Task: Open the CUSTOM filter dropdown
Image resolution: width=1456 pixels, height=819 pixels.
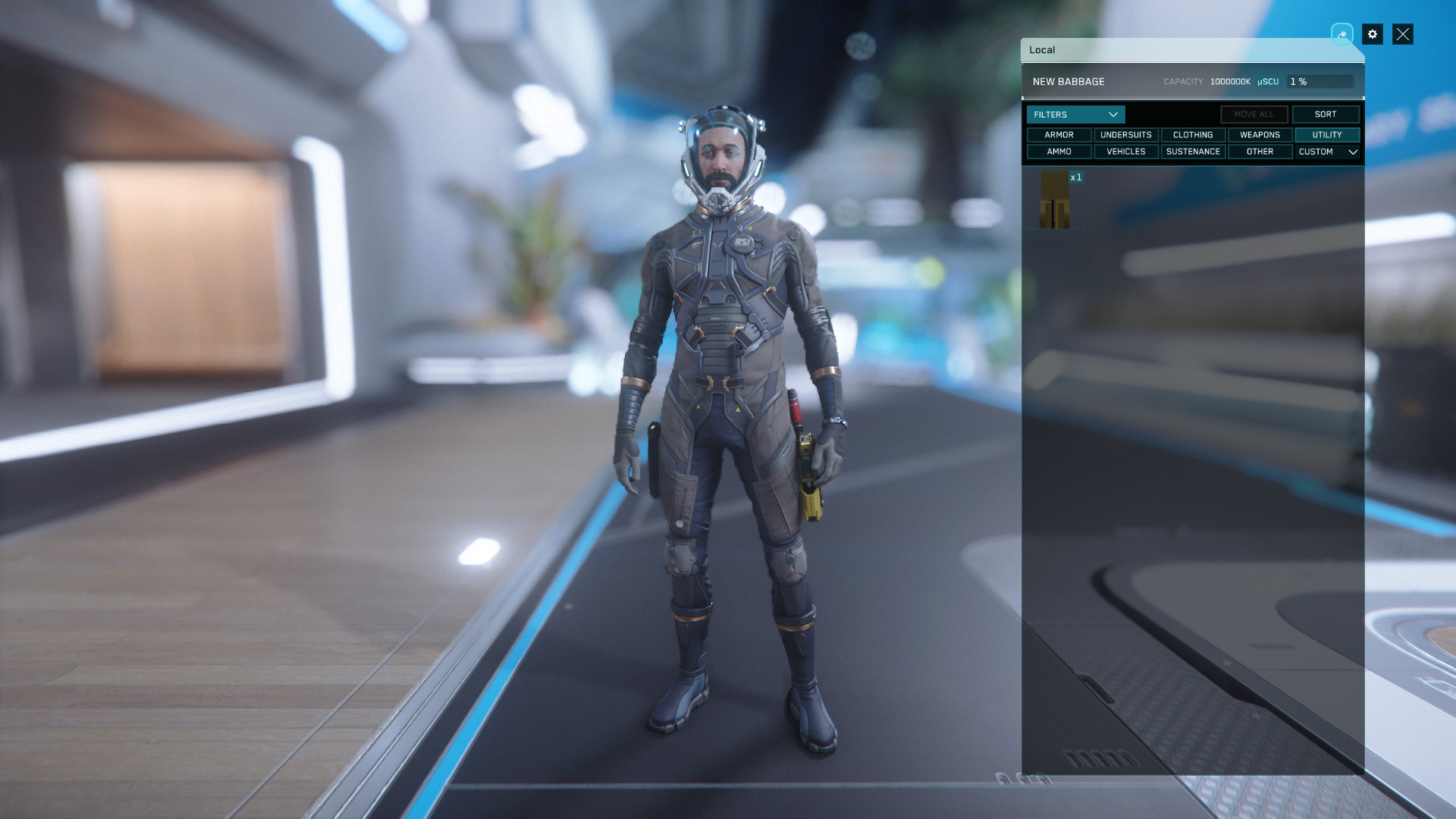Action: [x=1327, y=152]
